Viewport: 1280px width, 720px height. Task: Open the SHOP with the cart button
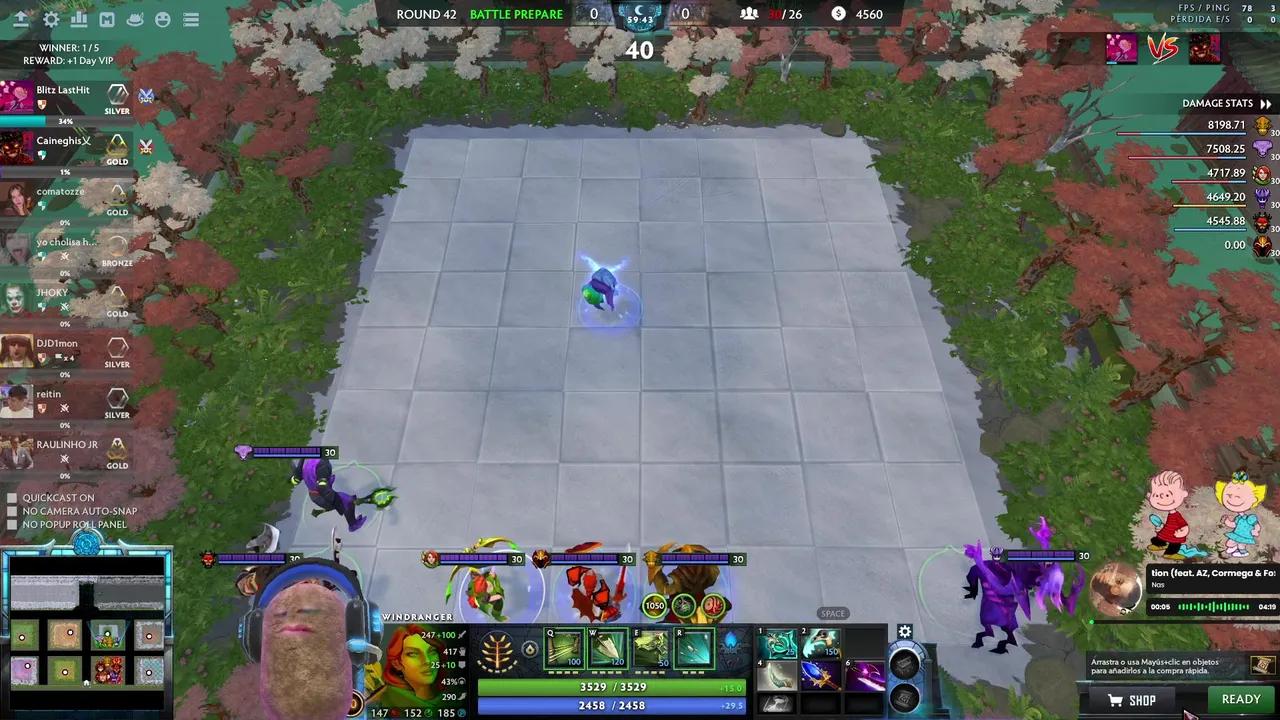point(1131,700)
